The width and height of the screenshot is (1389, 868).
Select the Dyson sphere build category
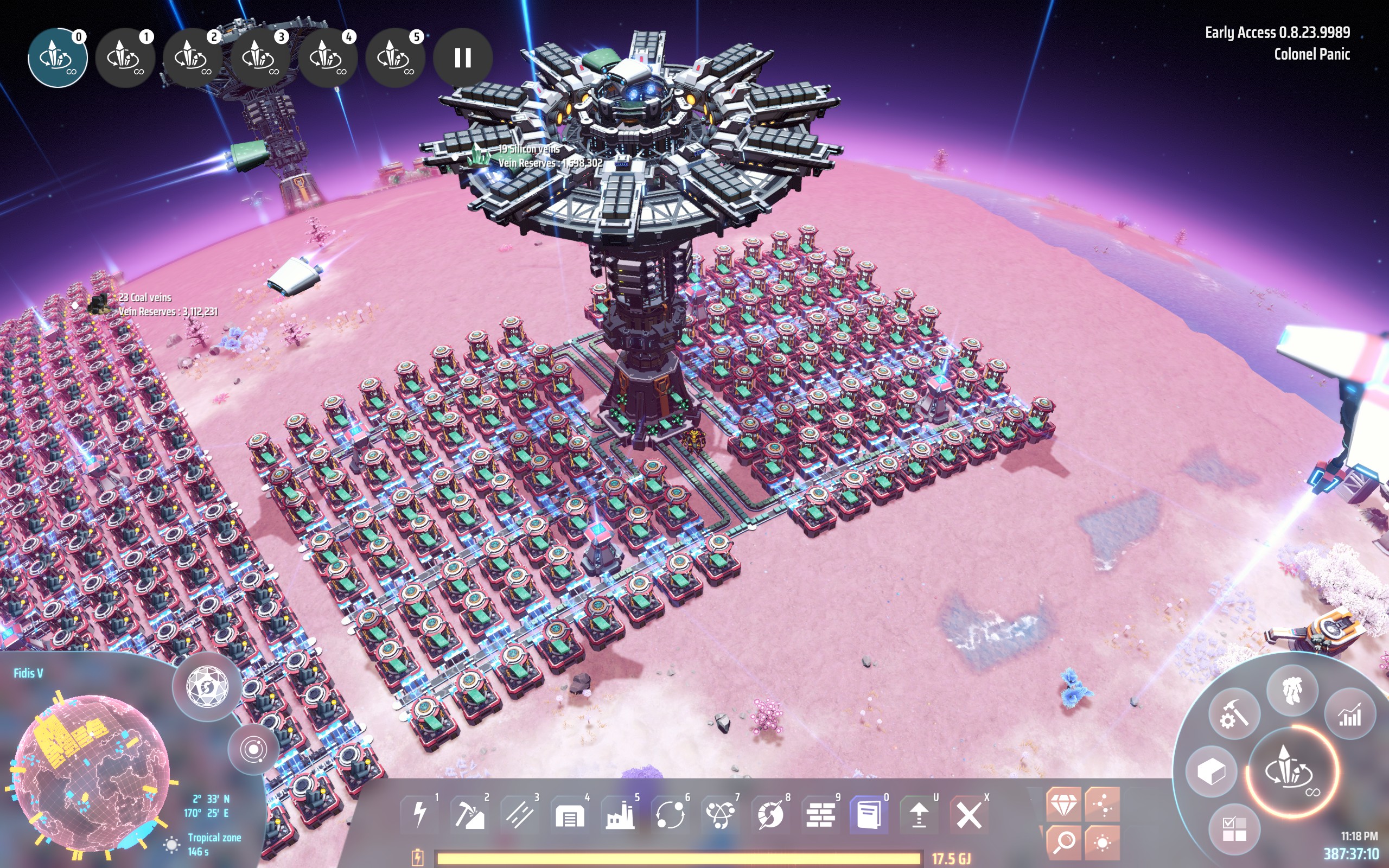coord(770,815)
